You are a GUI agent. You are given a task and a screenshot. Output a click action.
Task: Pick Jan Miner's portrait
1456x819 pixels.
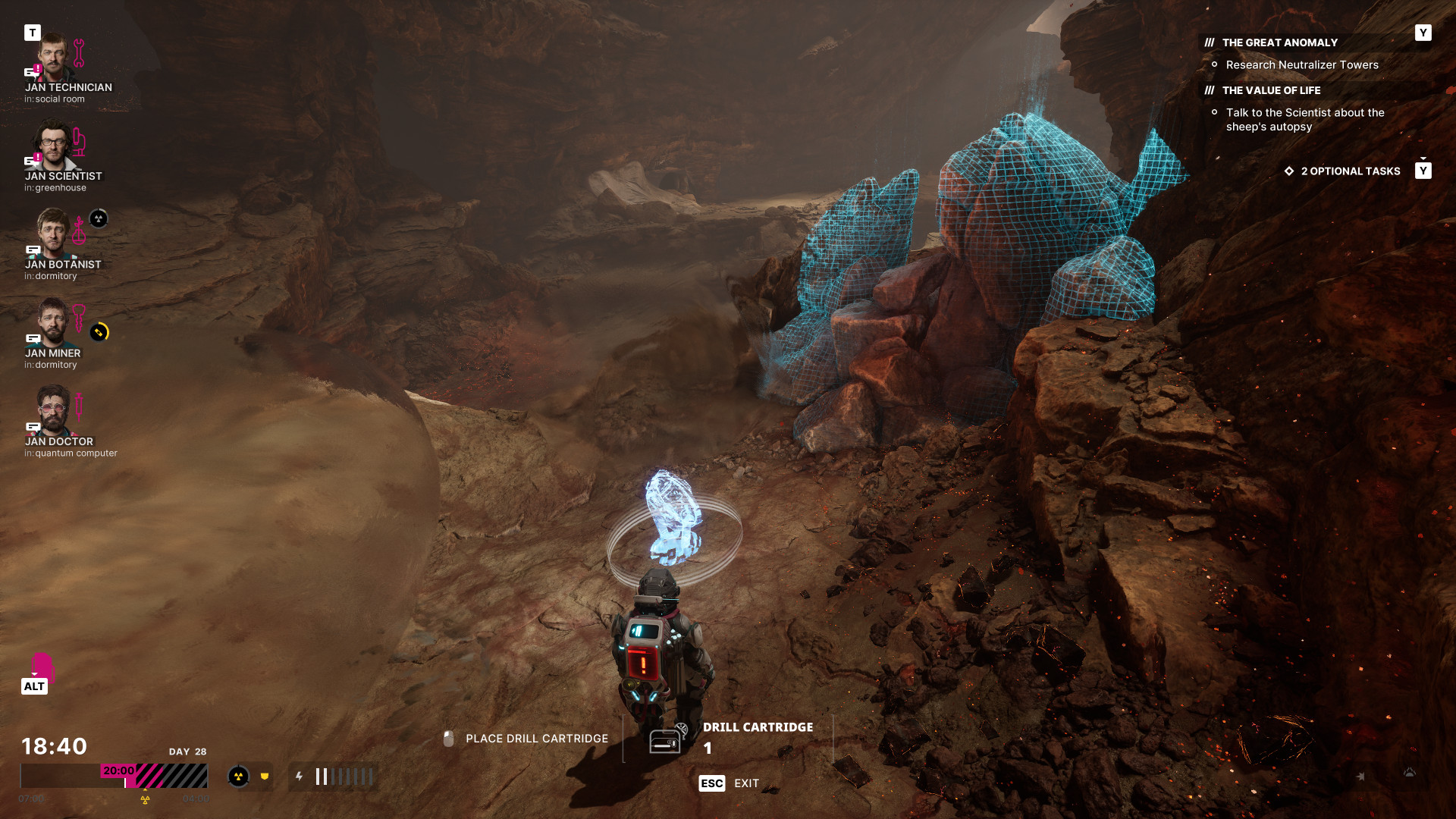pos(53,322)
